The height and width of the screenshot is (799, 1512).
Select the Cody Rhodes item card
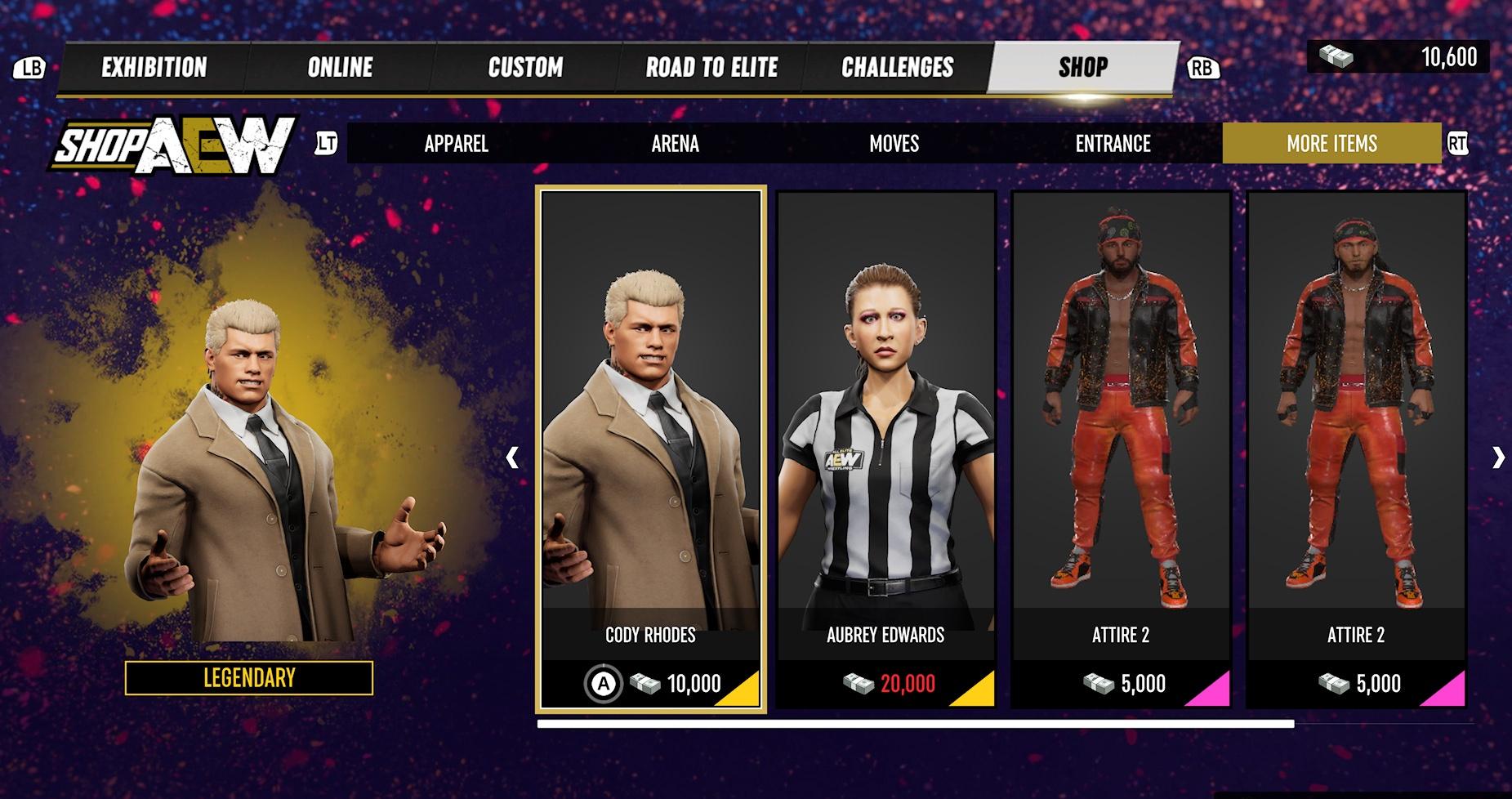(x=650, y=449)
